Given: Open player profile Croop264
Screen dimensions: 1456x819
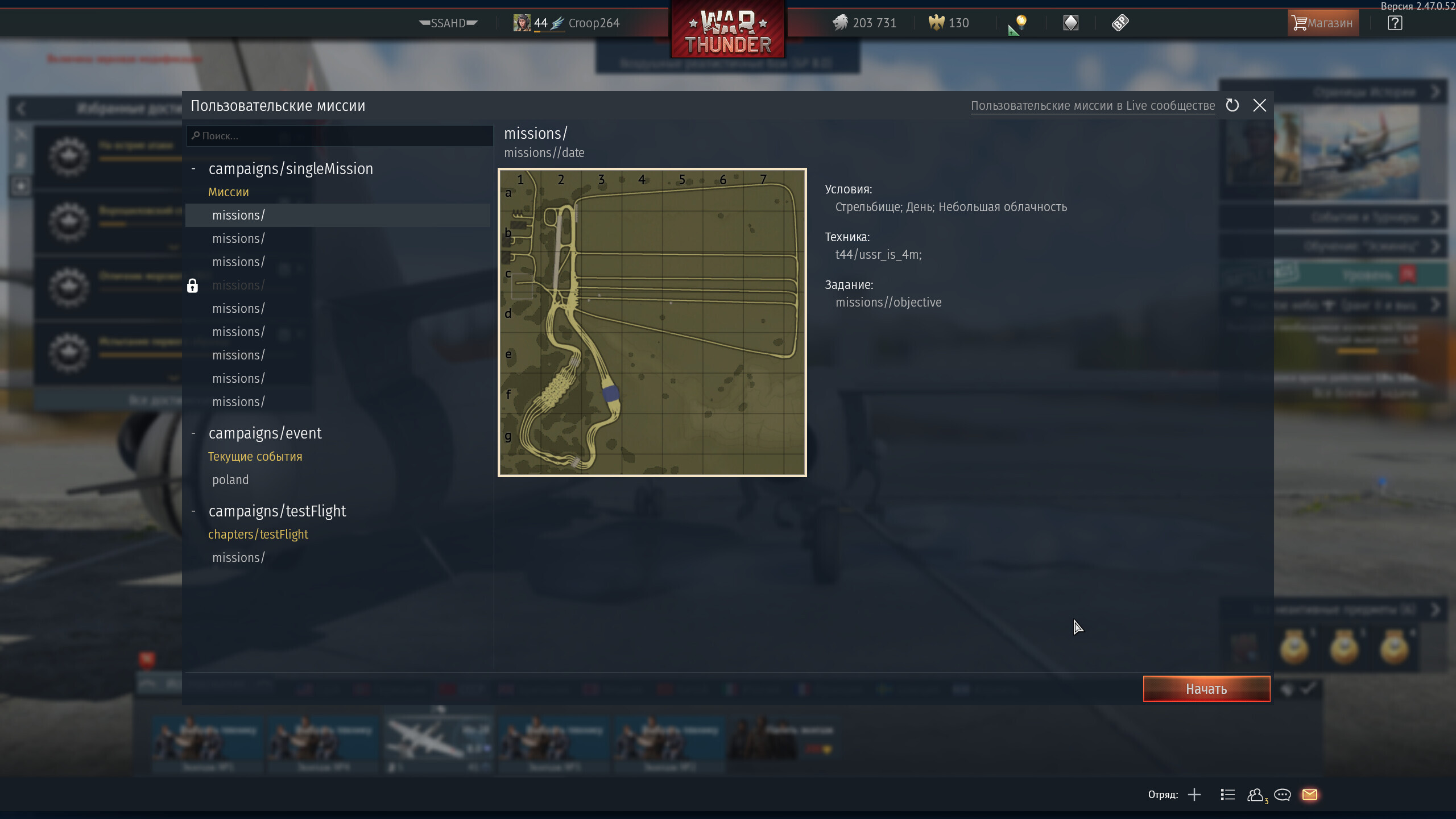Looking at the screenshot, I should click(593, 23).
